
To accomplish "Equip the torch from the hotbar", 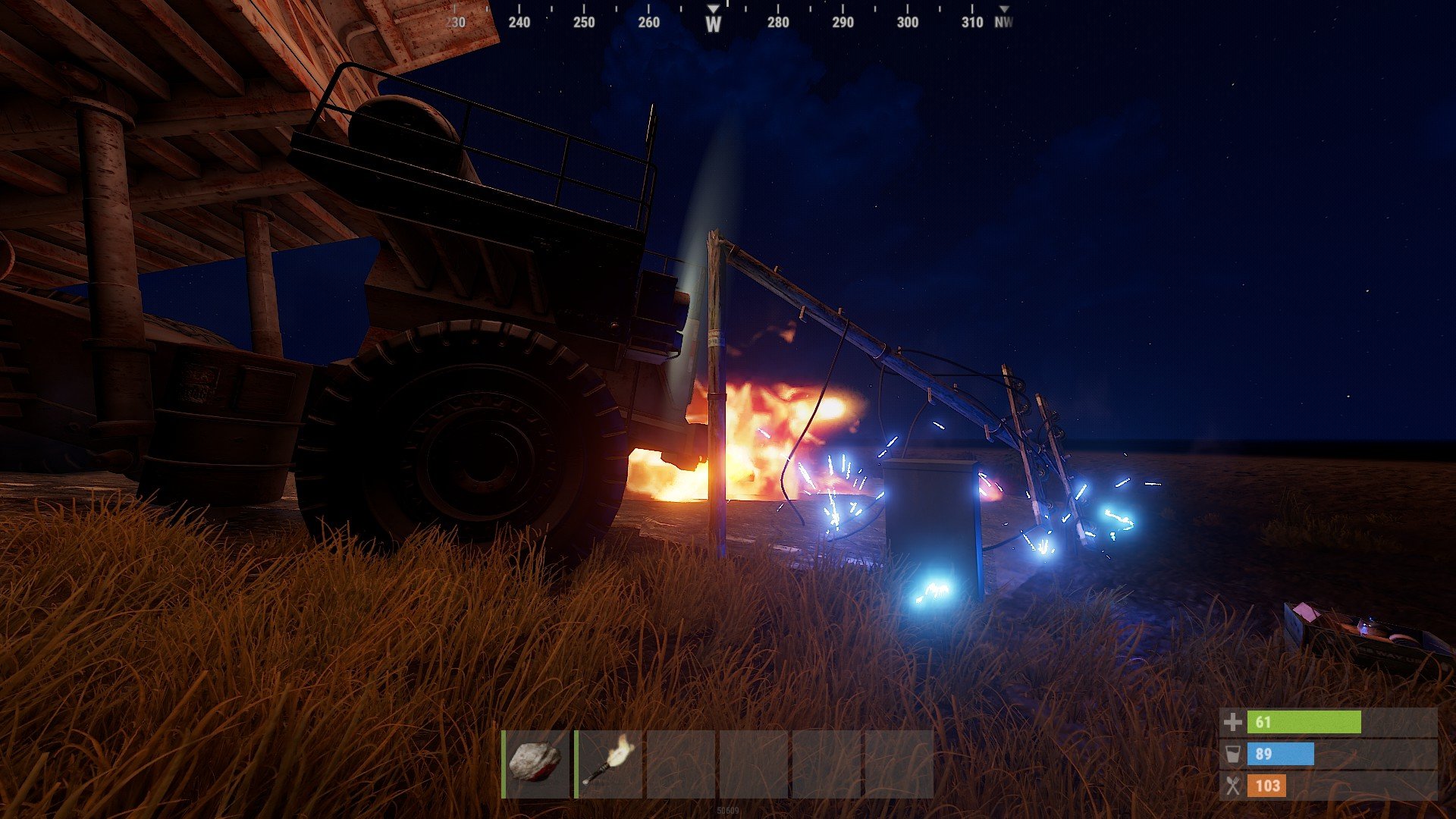I will click(609, 763).
